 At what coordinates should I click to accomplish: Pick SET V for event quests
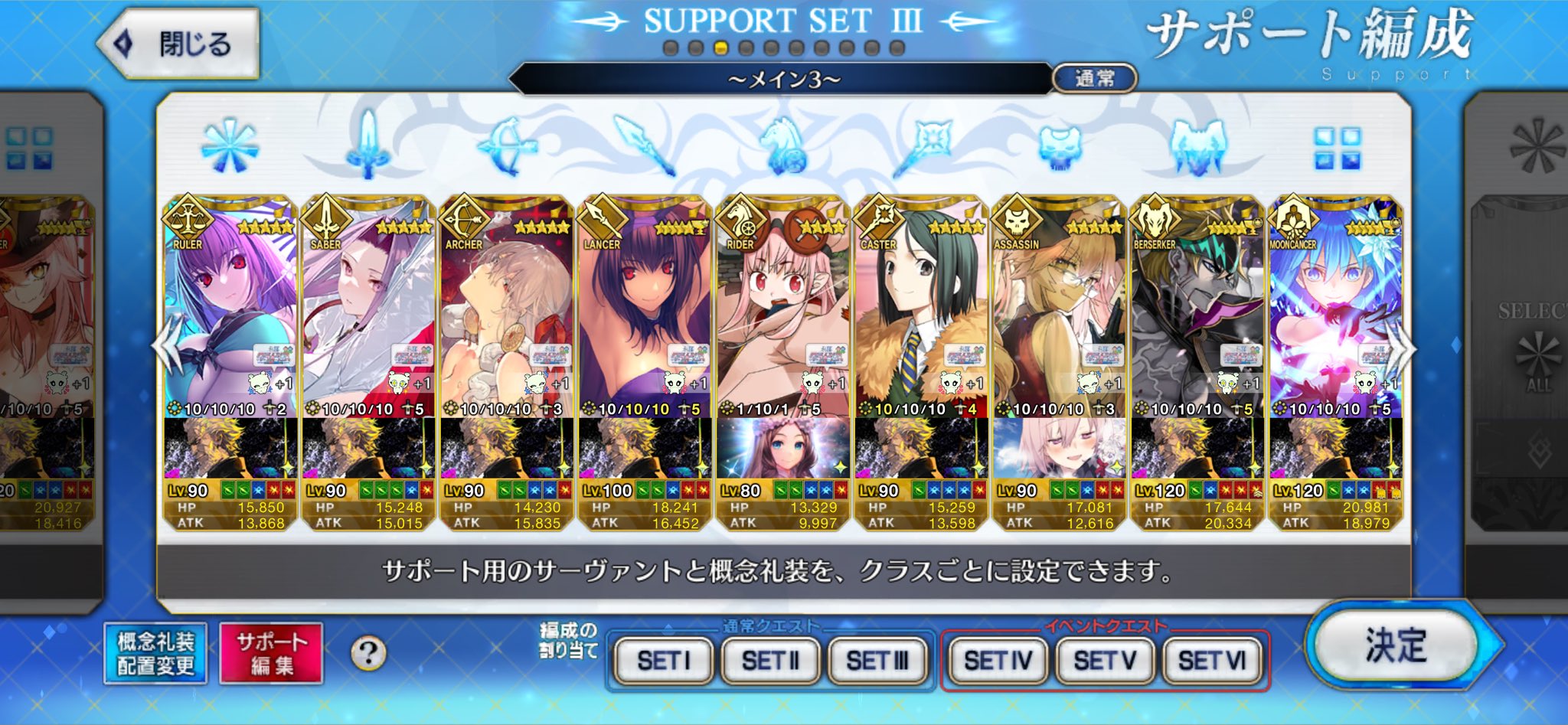coord(1105,660)
